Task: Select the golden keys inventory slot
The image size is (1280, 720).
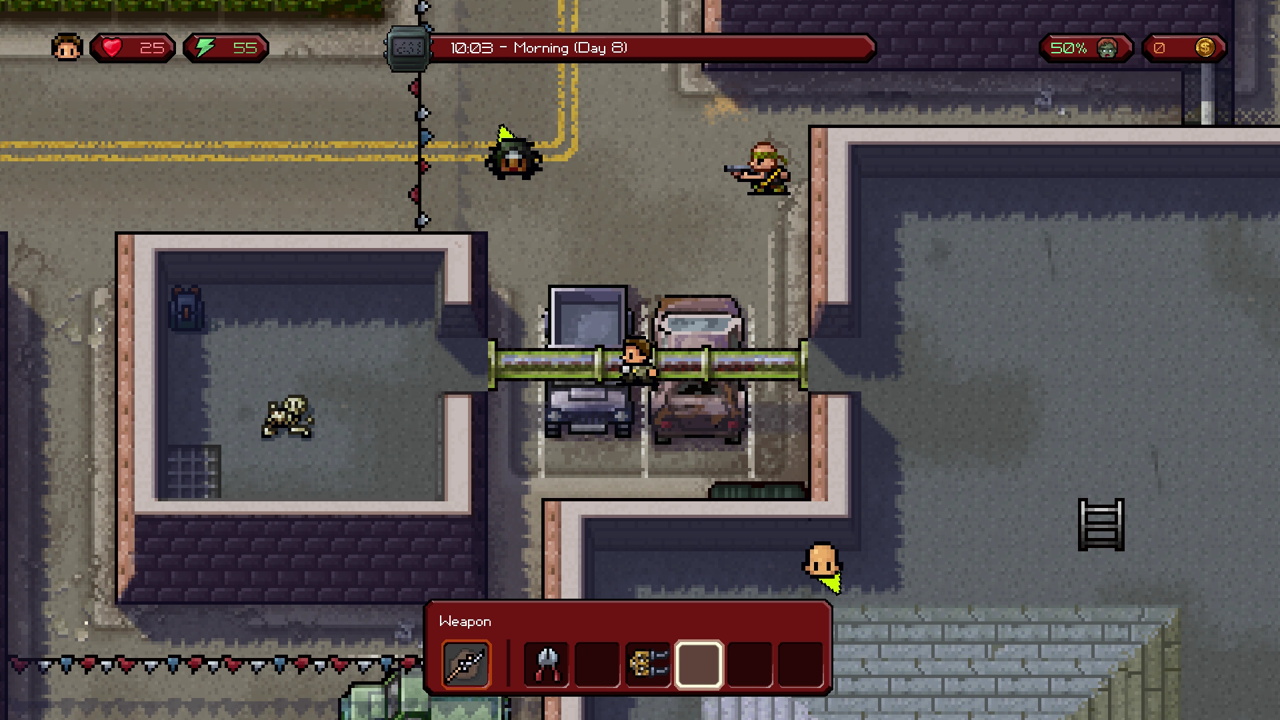Action: (647, 664)
